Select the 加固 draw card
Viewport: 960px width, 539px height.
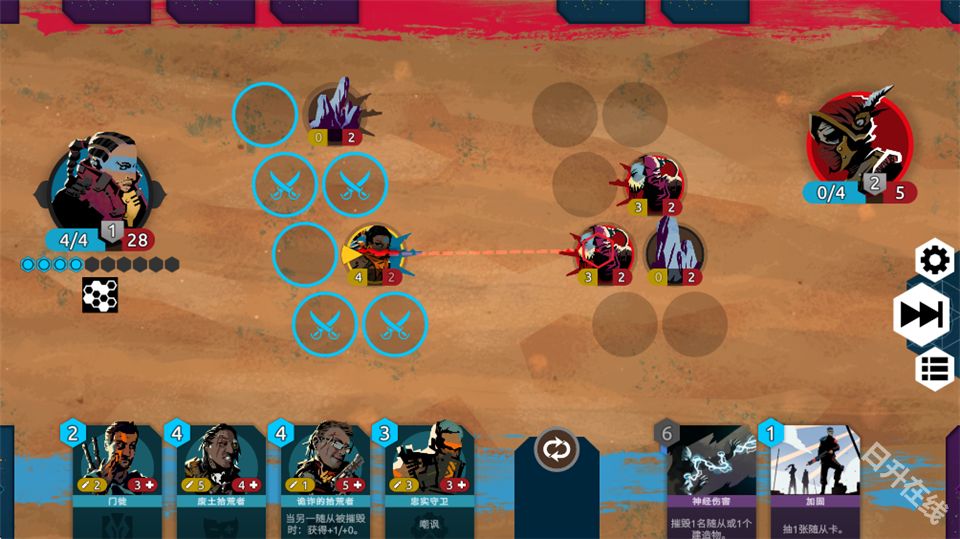810,475
